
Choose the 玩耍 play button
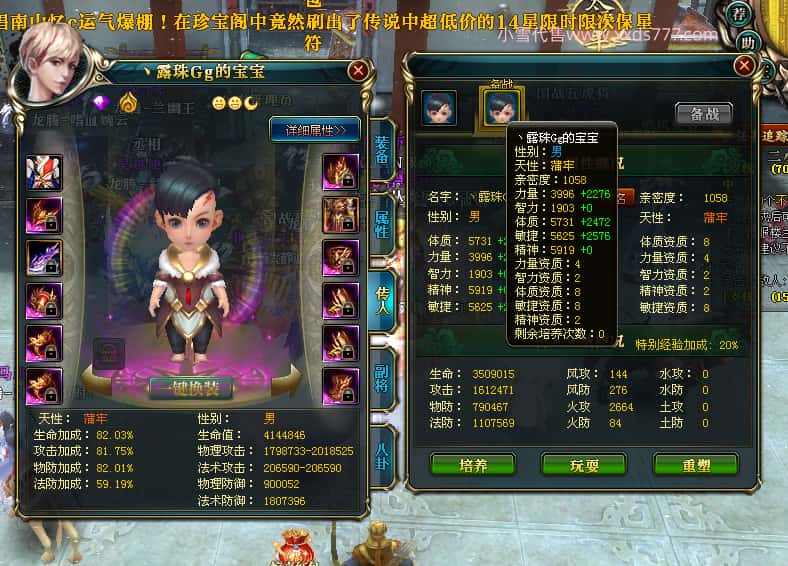(583, 466)
